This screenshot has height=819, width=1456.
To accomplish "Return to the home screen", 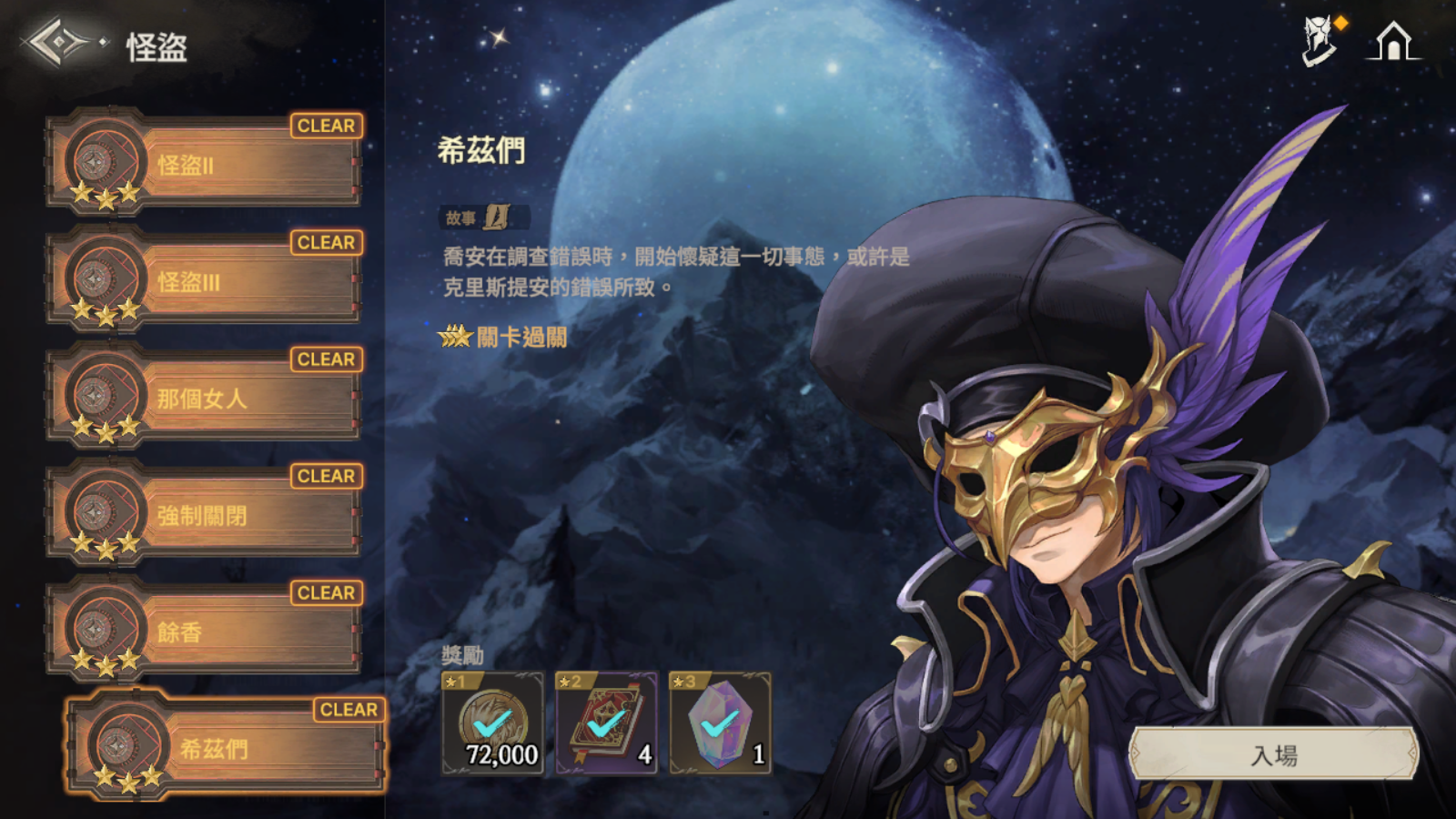I will click(1392, 42).
